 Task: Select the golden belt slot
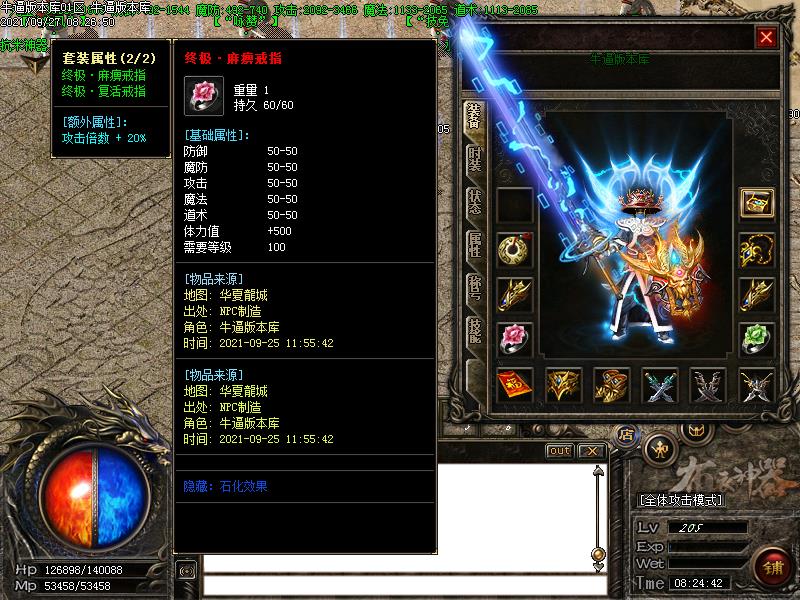coord(563,384)
